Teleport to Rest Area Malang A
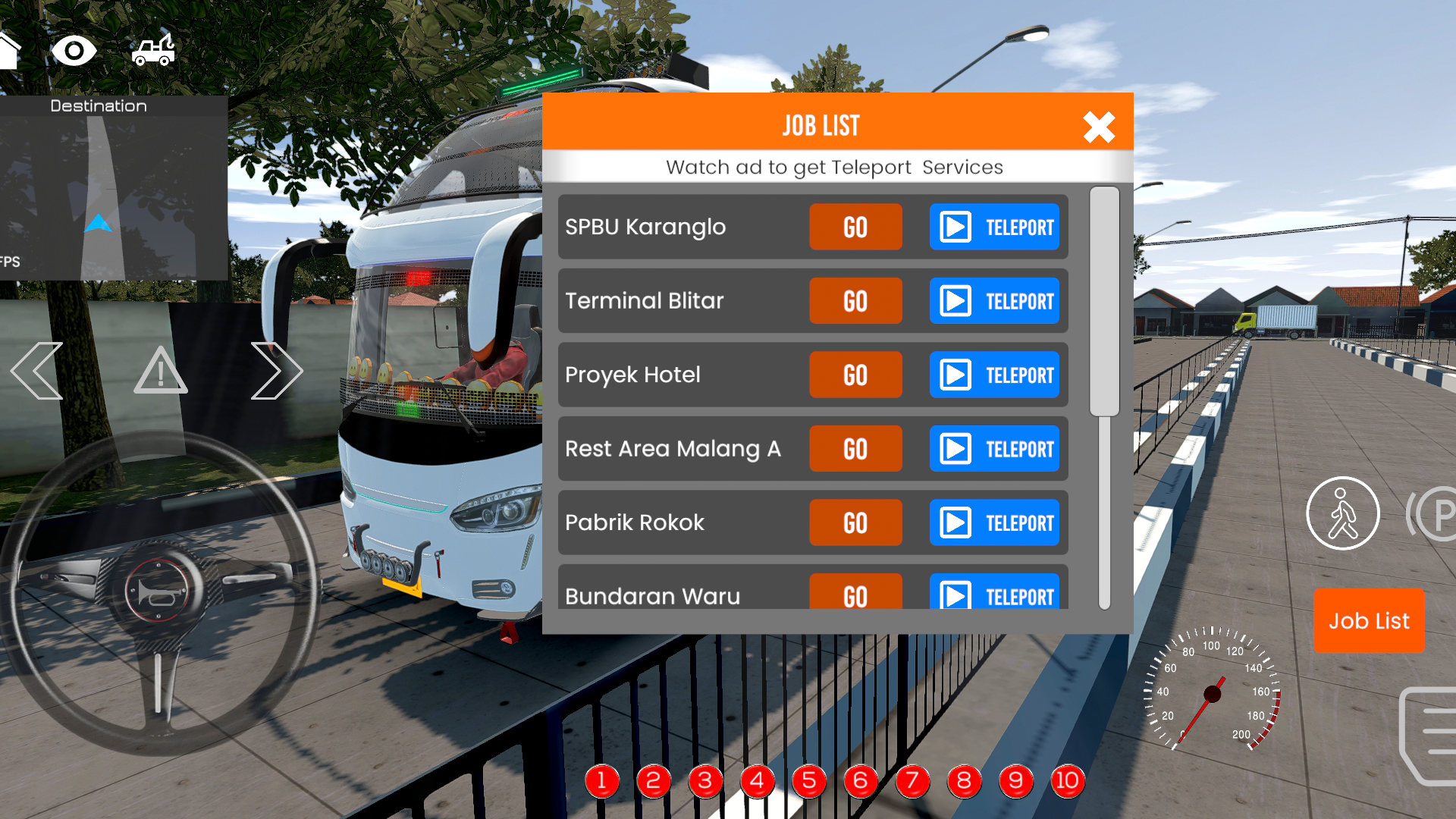This screenshot has height=819, width=1456. click(x=994, y=449)
